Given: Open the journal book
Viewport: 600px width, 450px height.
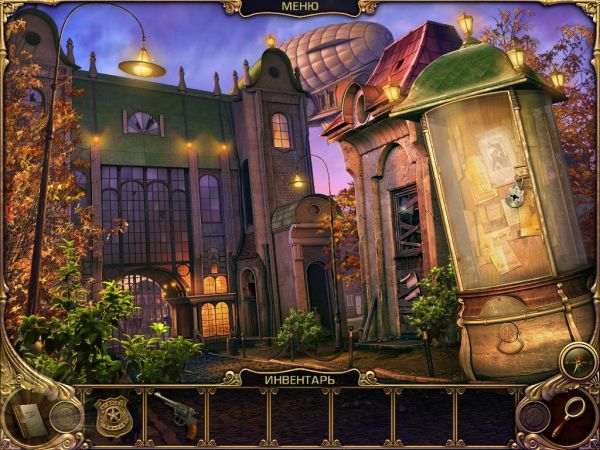Looking at the screenshot, I should pyautogui.click(x=30, y=420).
